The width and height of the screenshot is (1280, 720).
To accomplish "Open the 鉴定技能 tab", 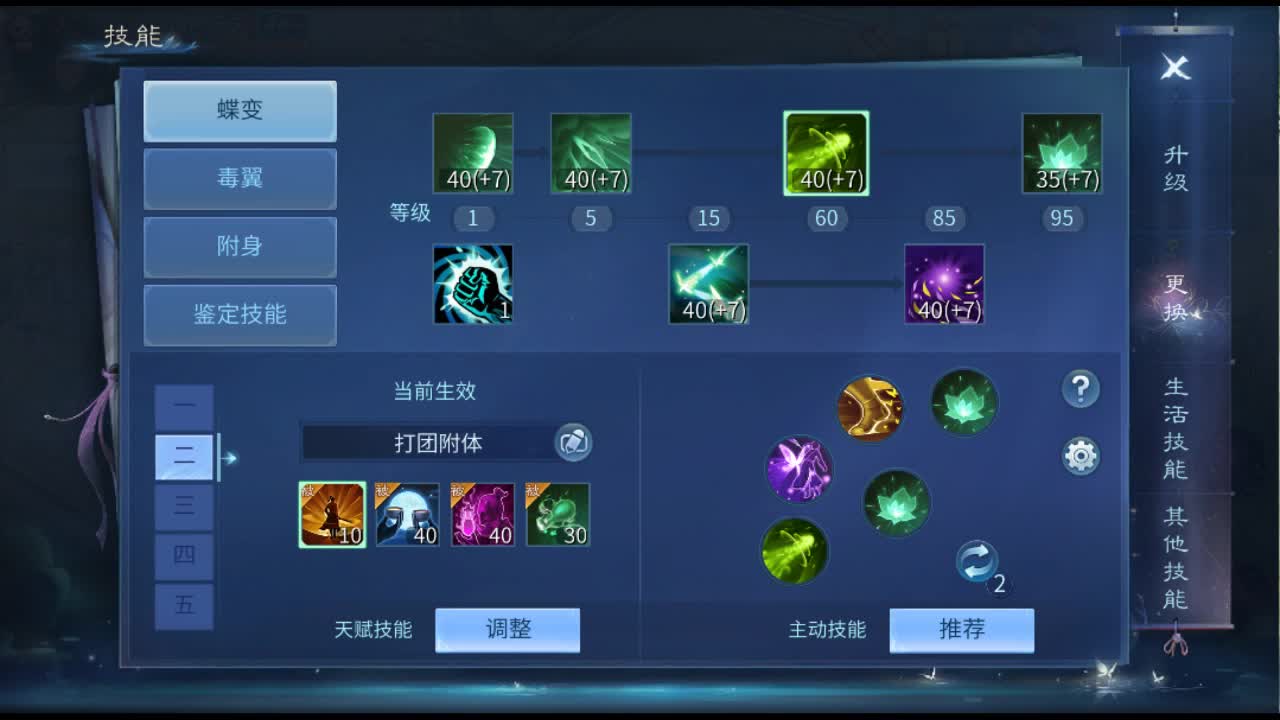I will [240, 314].
